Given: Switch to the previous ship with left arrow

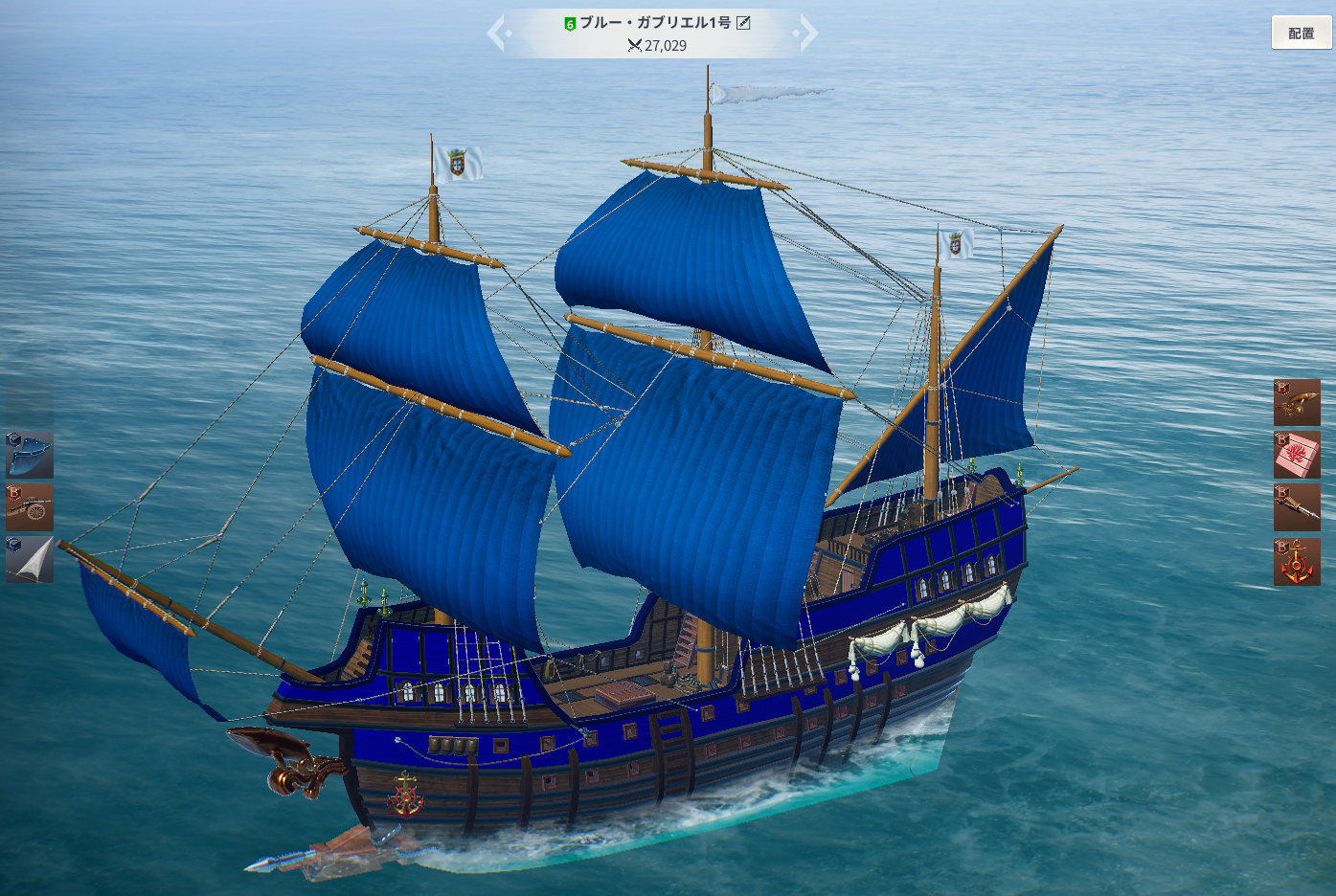Looking at the screenshot, I should [x=497, y=34].
